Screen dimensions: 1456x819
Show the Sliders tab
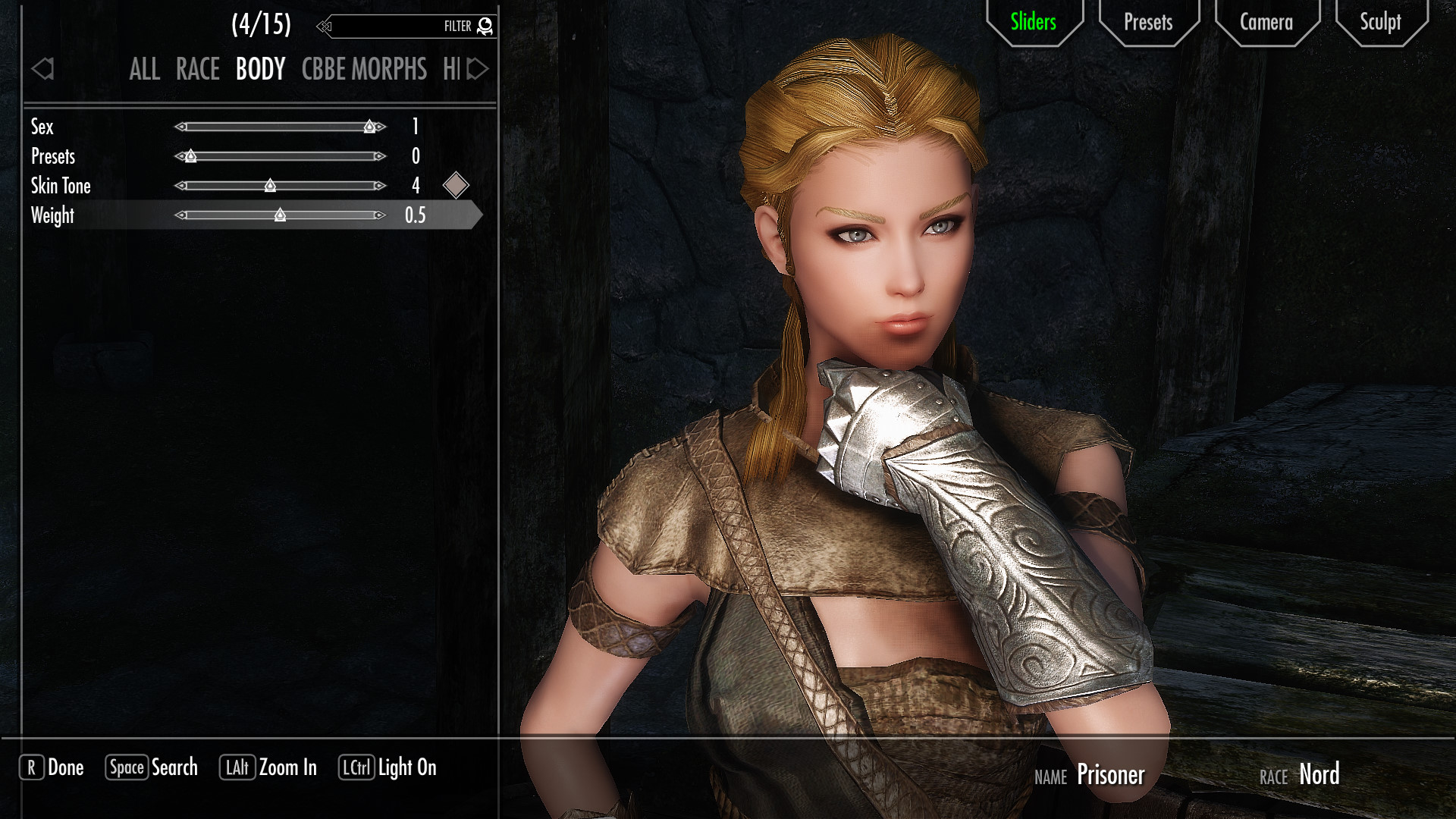(x=1033, y=22)
